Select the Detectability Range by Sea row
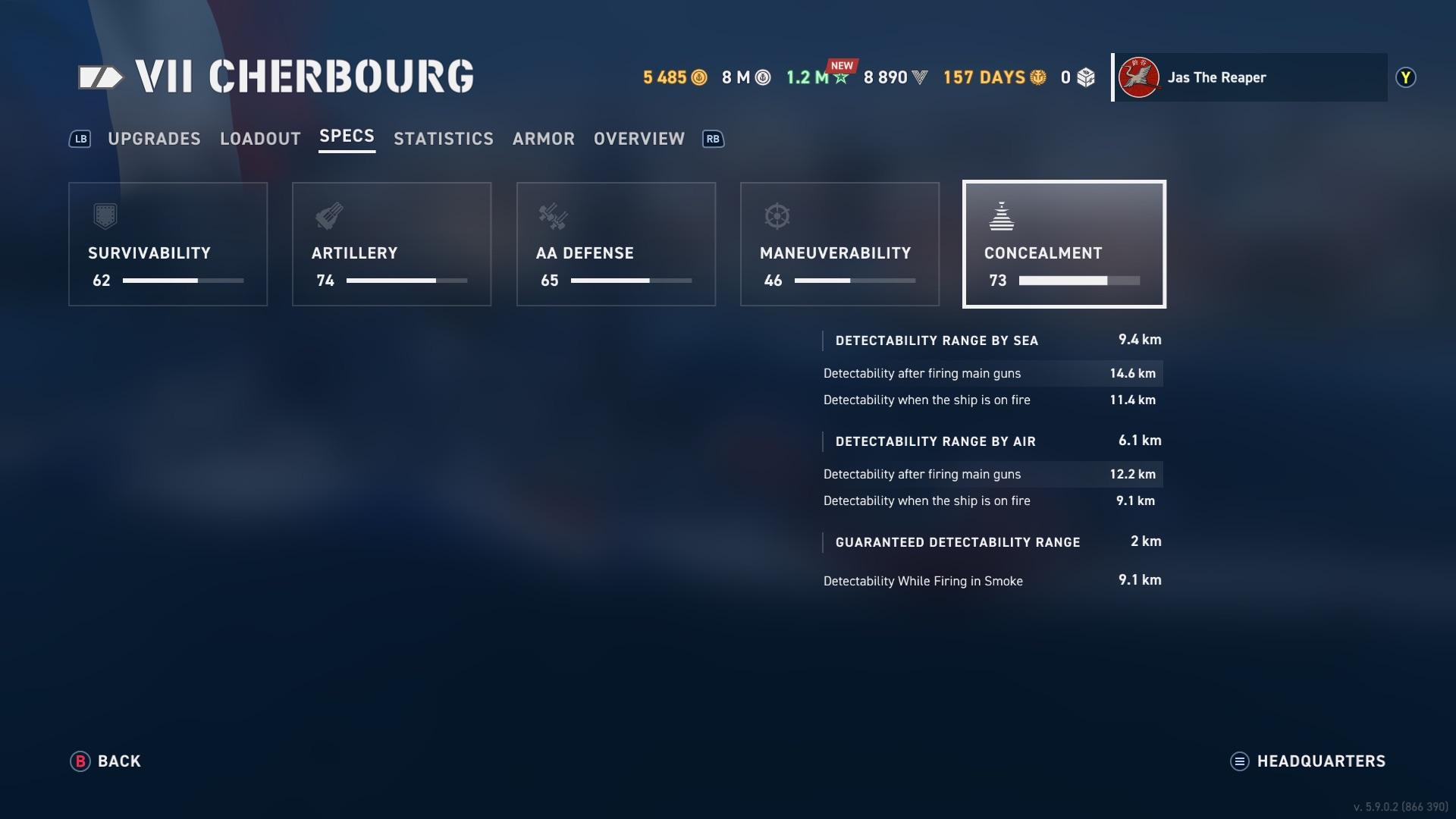The width and height of the screenshot is (1456, 819). [x=986, y=340]
